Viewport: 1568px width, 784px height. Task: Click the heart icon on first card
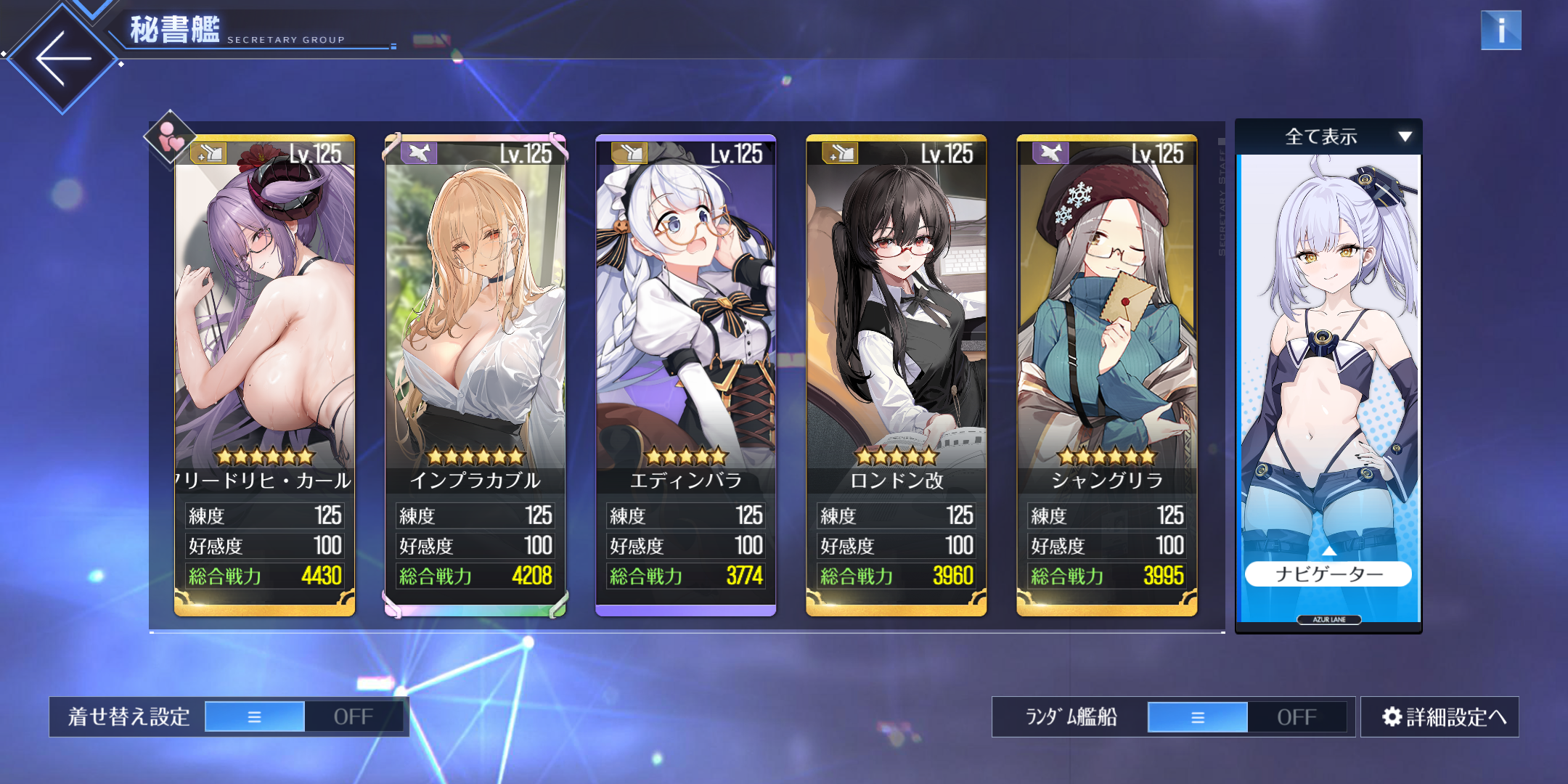pos(171,136)
